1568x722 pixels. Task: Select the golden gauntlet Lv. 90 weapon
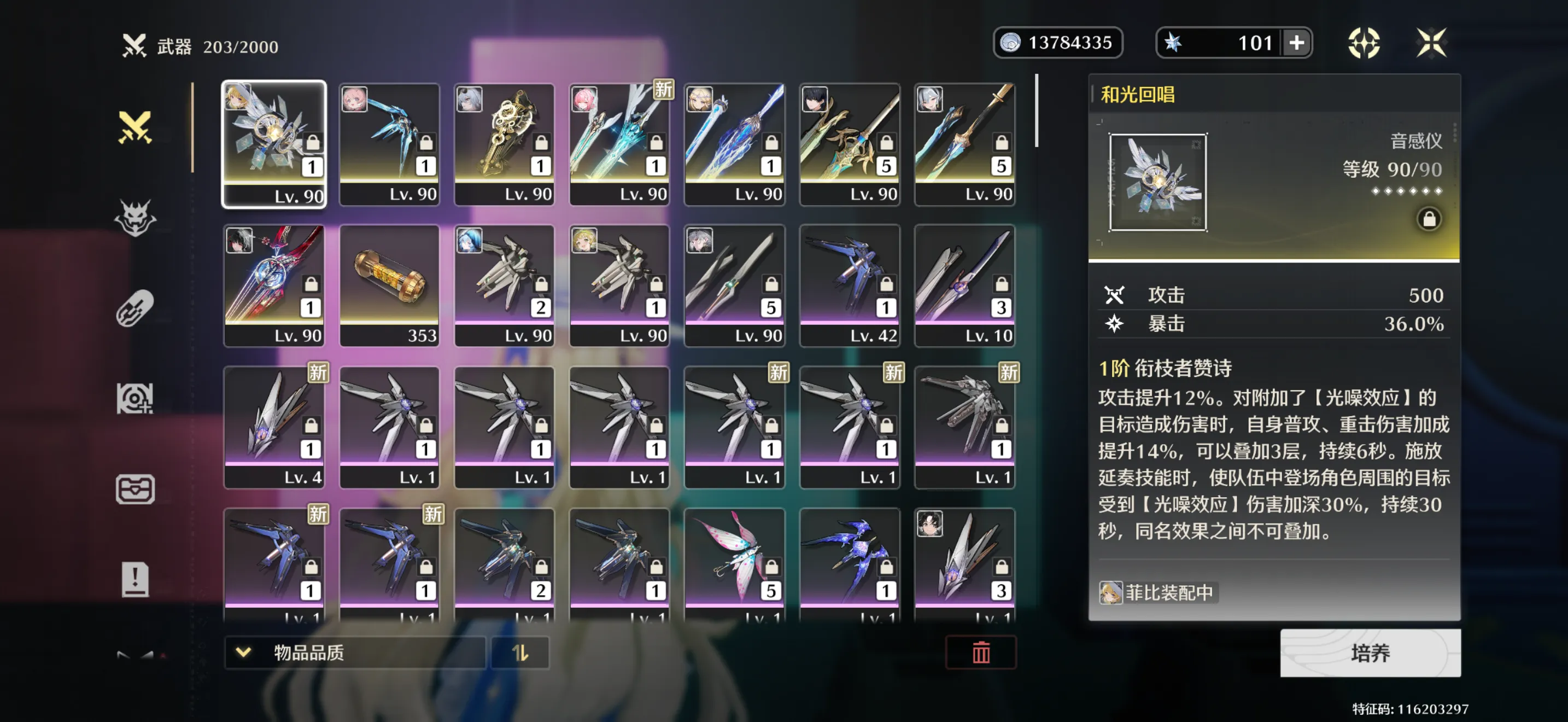(504, 144)
